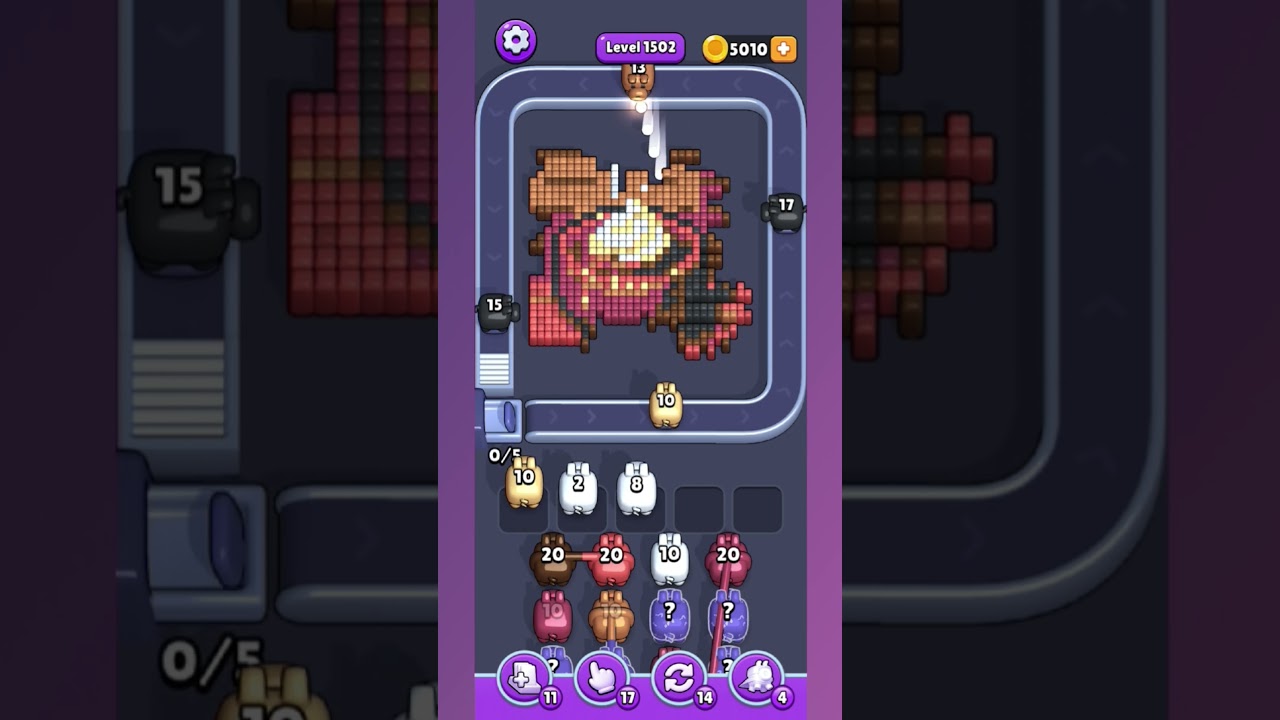The image size is (1280, 720).
Task: Select the brown sheep labeled 13 at the top
Action: point(638,80)
